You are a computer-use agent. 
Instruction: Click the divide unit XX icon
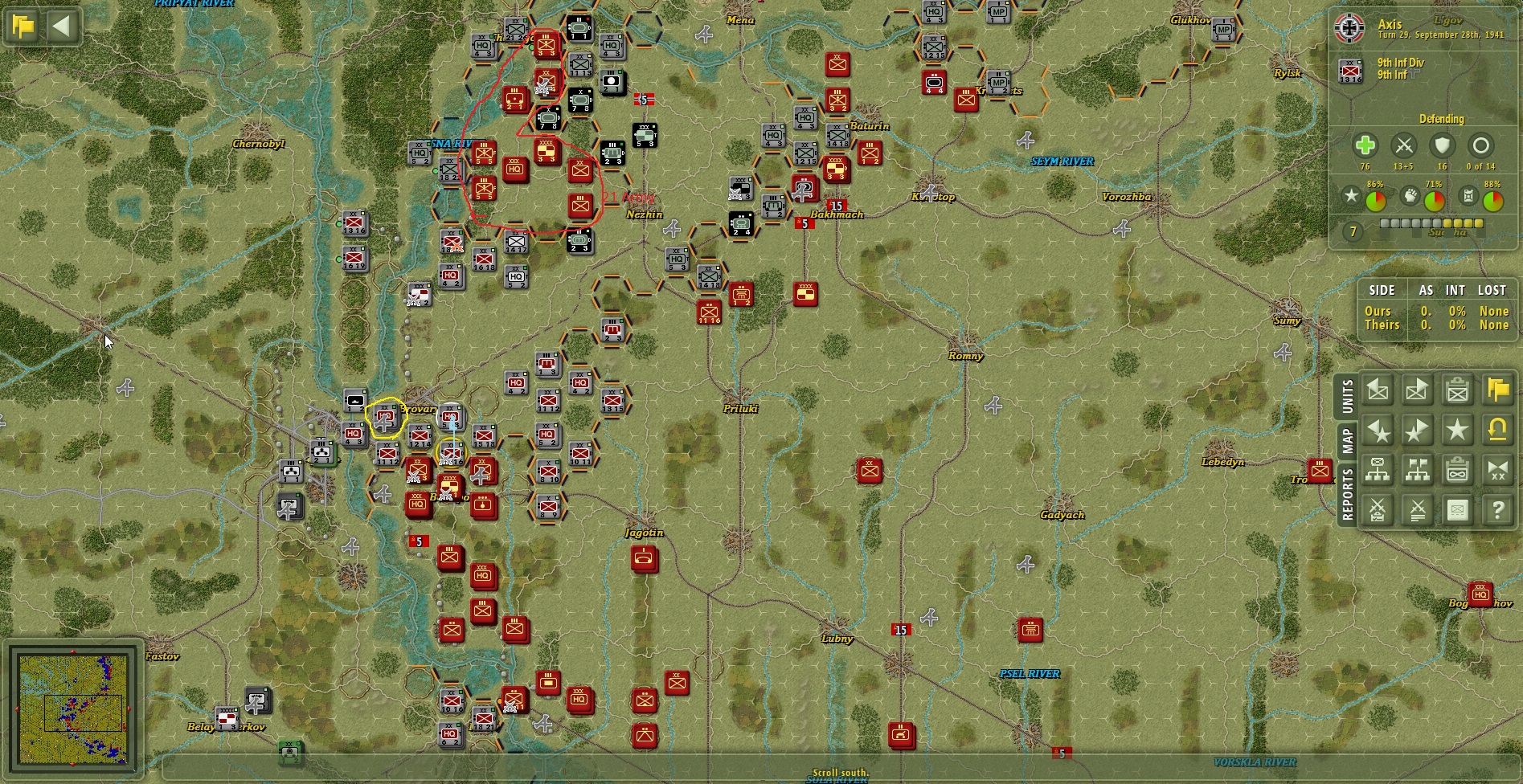(x=1496, y=470)
